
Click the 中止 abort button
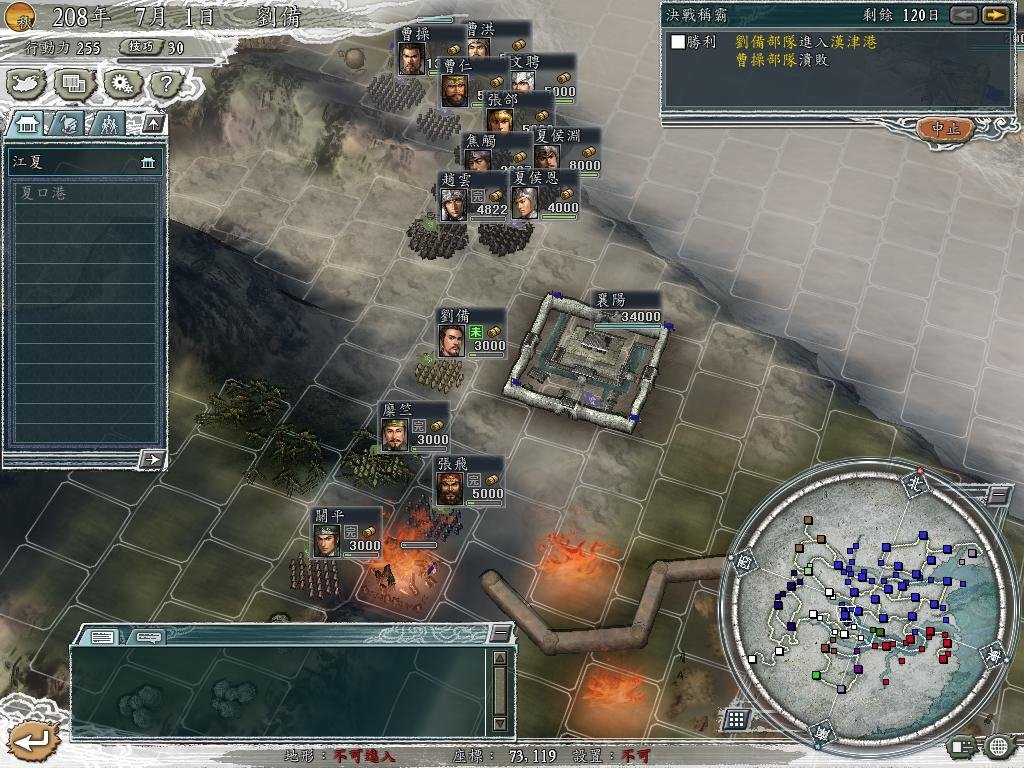[x=944, y=129]
